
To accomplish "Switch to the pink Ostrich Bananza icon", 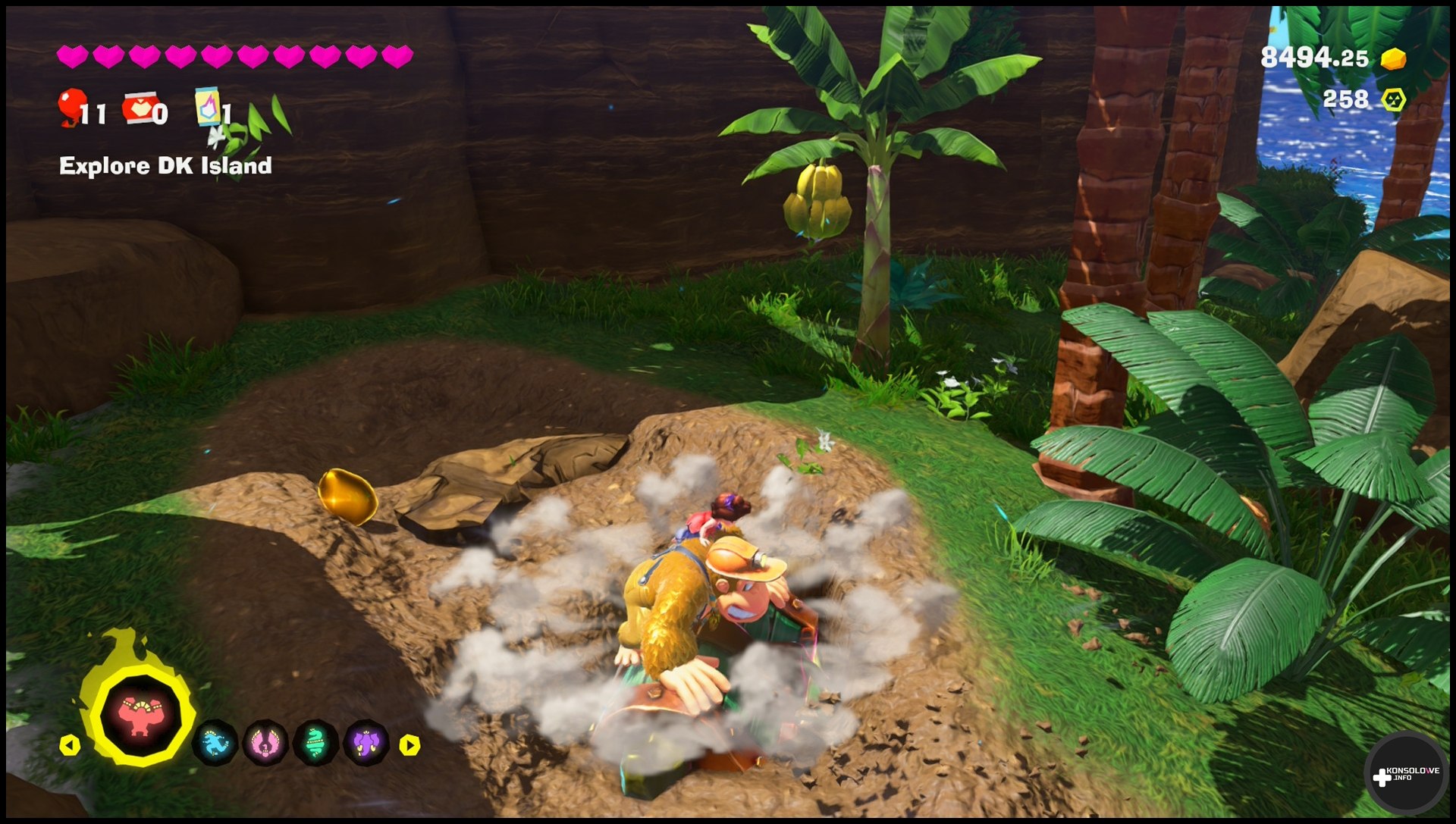I will (x=265, y=743).
